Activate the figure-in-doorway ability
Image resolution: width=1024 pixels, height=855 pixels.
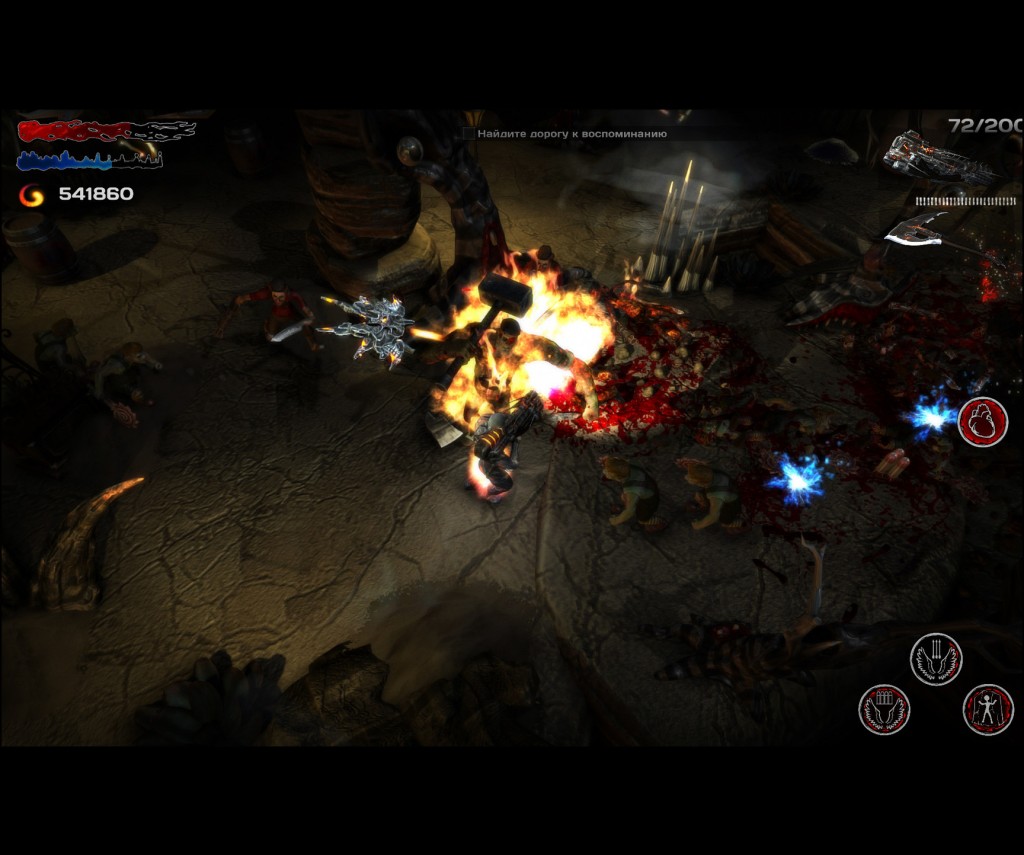[988, 709]
